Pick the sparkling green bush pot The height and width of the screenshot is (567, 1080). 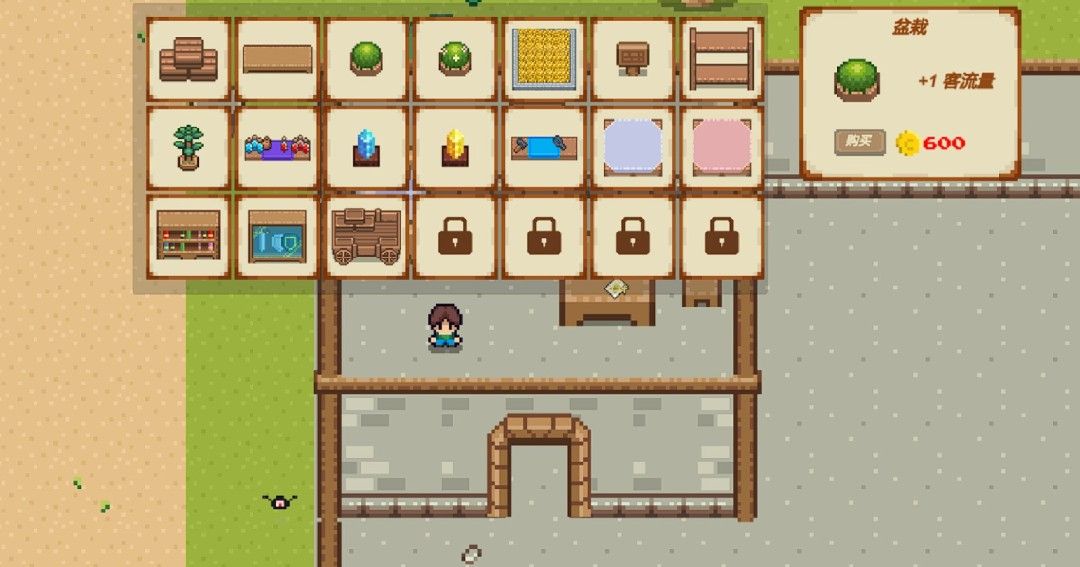[x=455, y=59]
